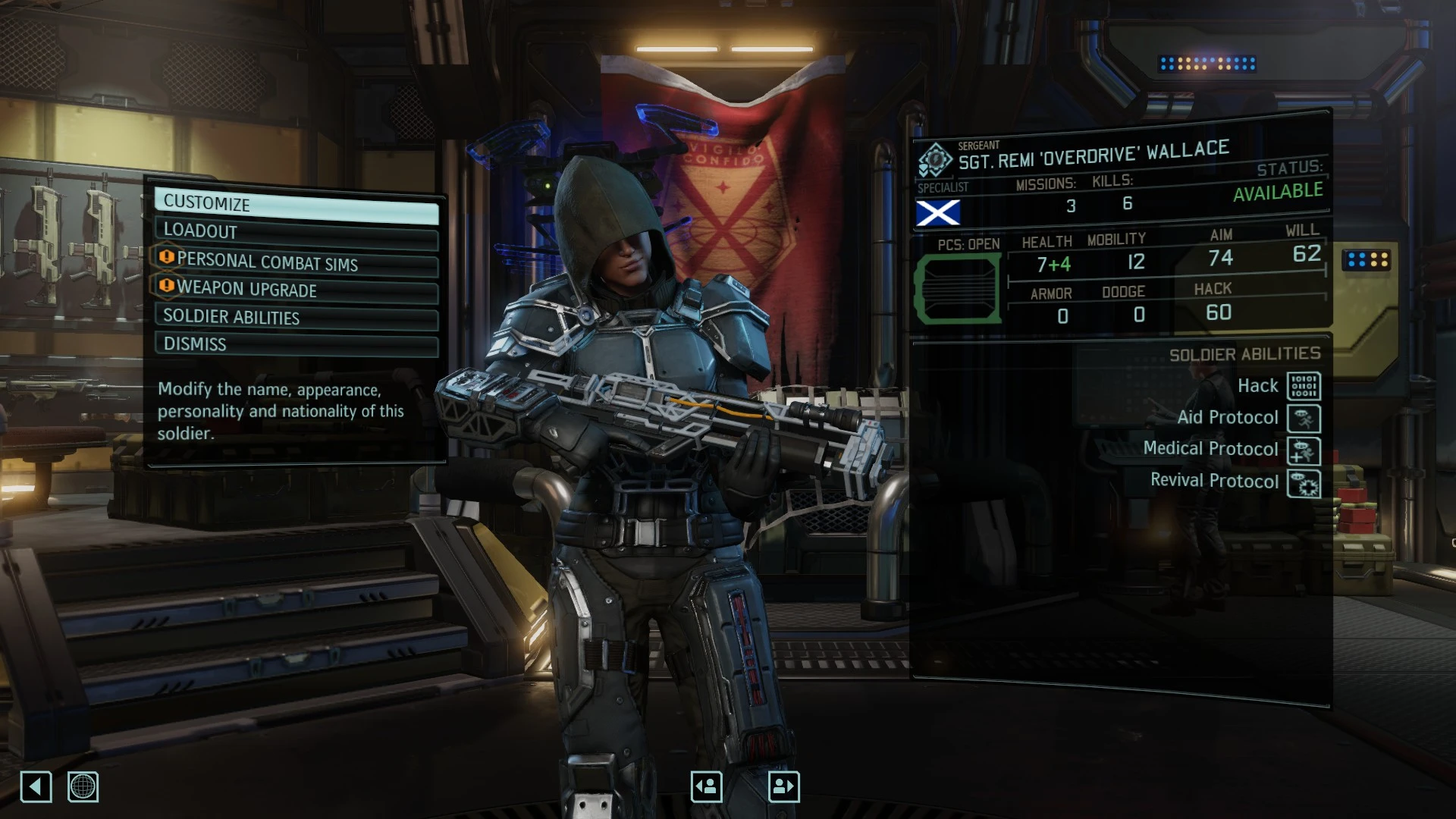Switch to the previous soldier
The image size is (1456, 819).
(706, 786)
